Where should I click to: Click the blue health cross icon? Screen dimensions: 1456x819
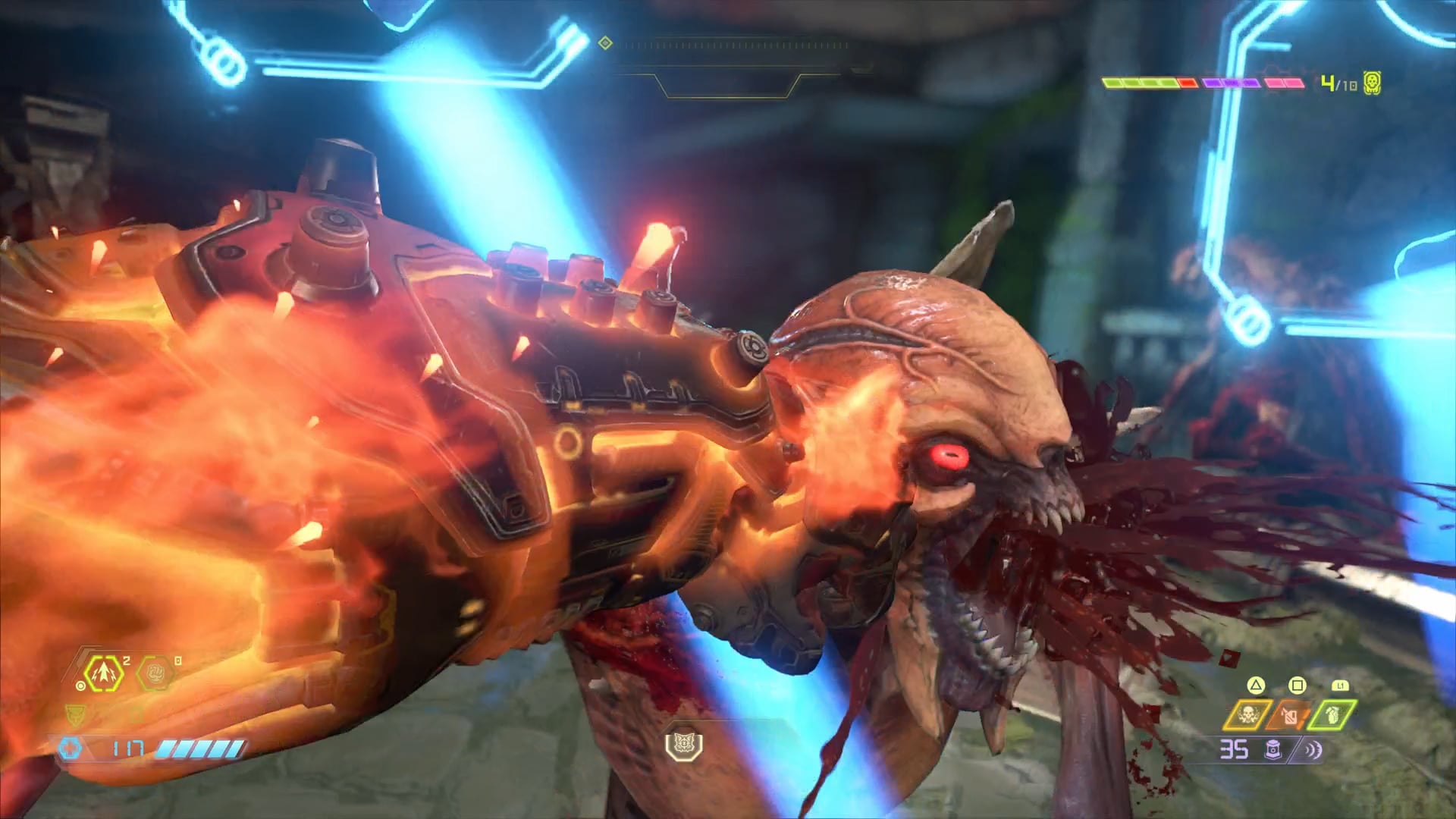[x=71, y=748]
